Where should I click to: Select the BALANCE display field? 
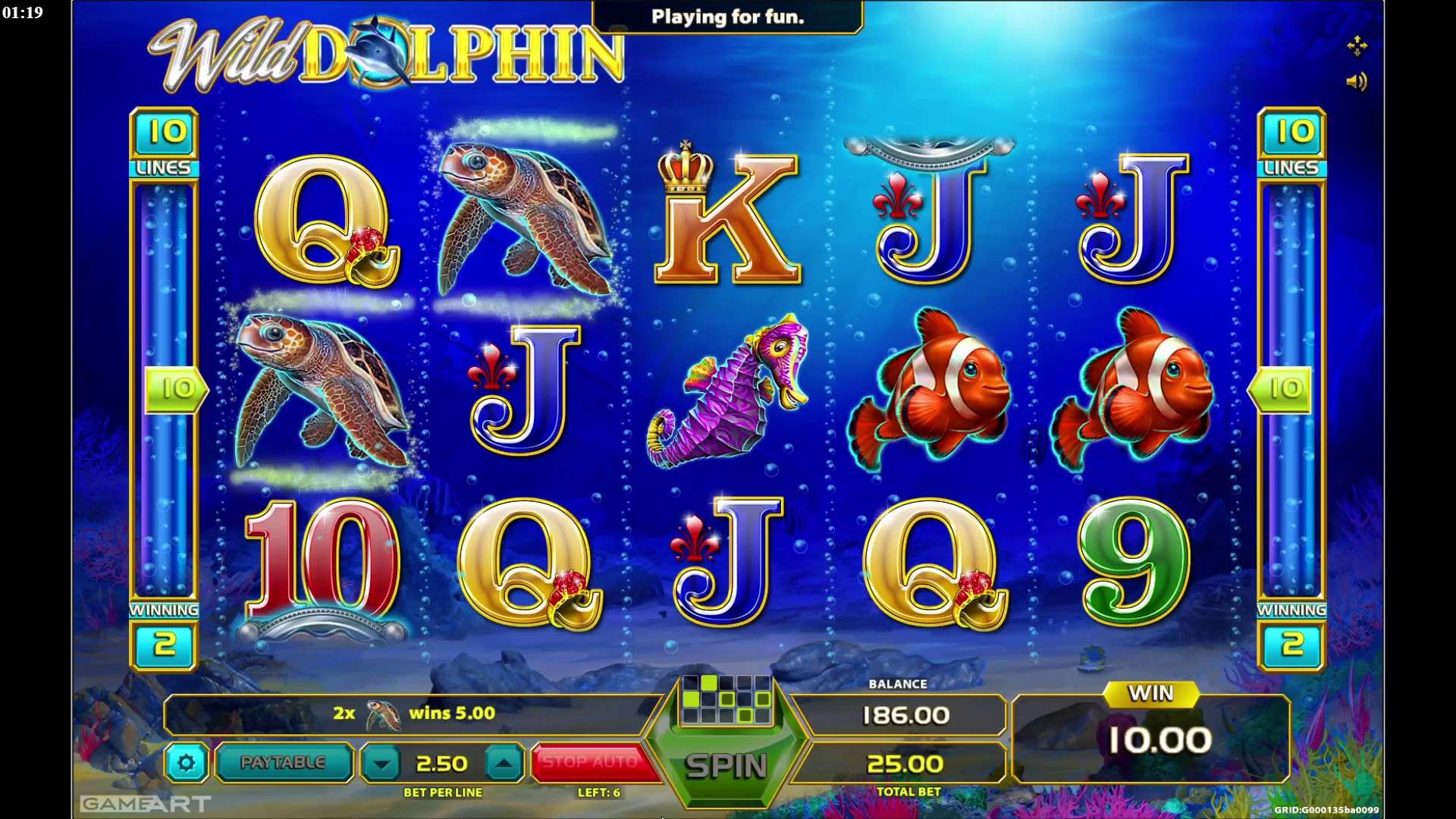[x=906, y=713]
